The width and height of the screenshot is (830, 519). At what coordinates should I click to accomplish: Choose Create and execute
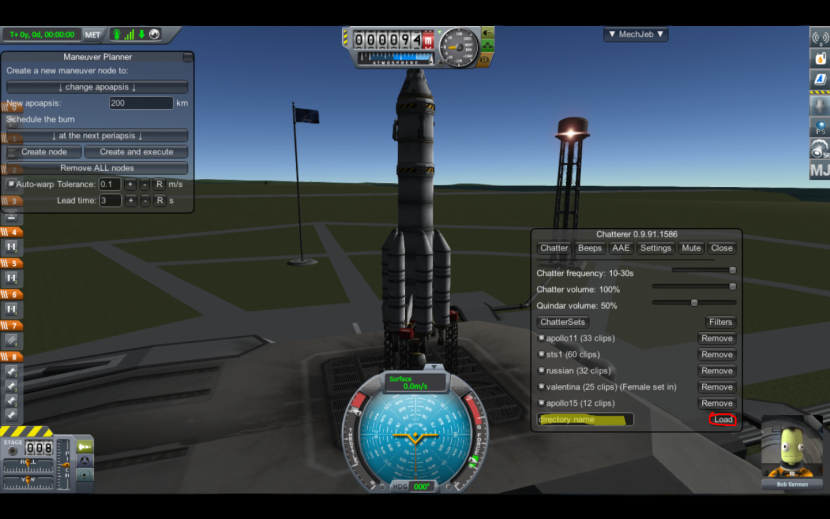pos(136,152)
